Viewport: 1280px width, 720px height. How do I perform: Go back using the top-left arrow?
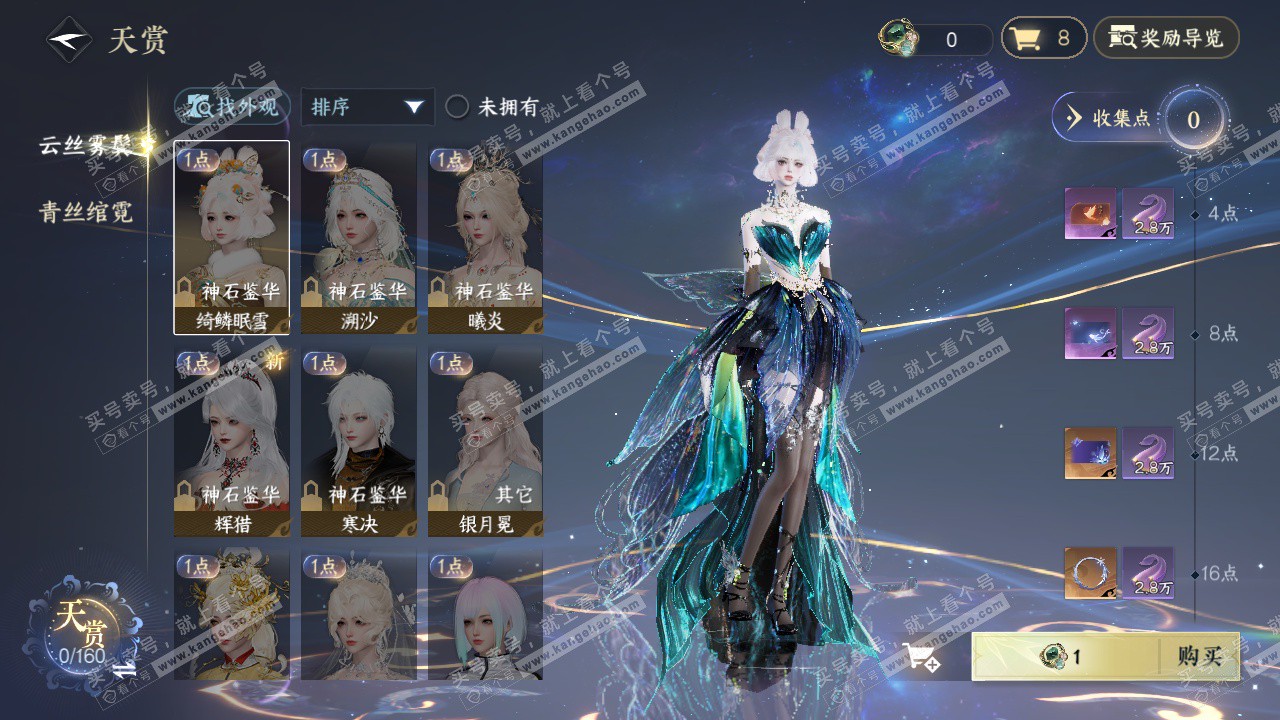click(x=69, y=40)
